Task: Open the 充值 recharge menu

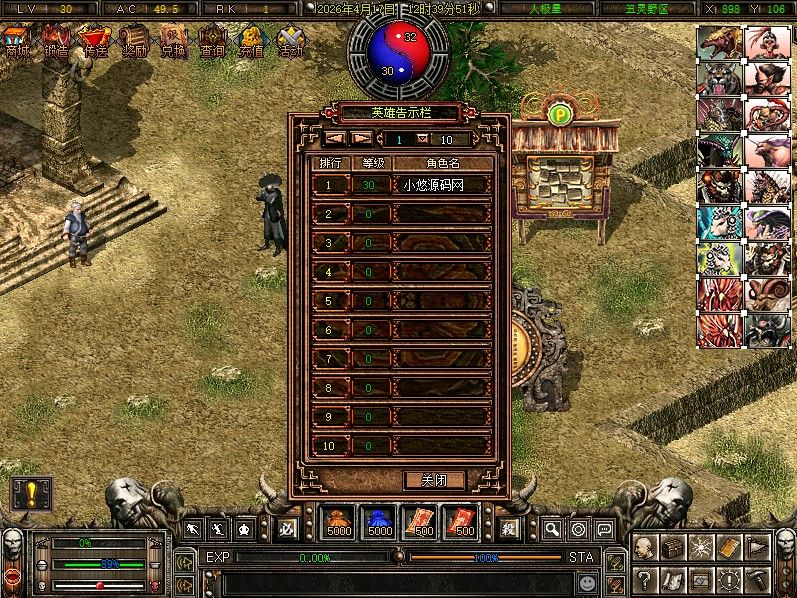Action: click(x=251, y=42)
